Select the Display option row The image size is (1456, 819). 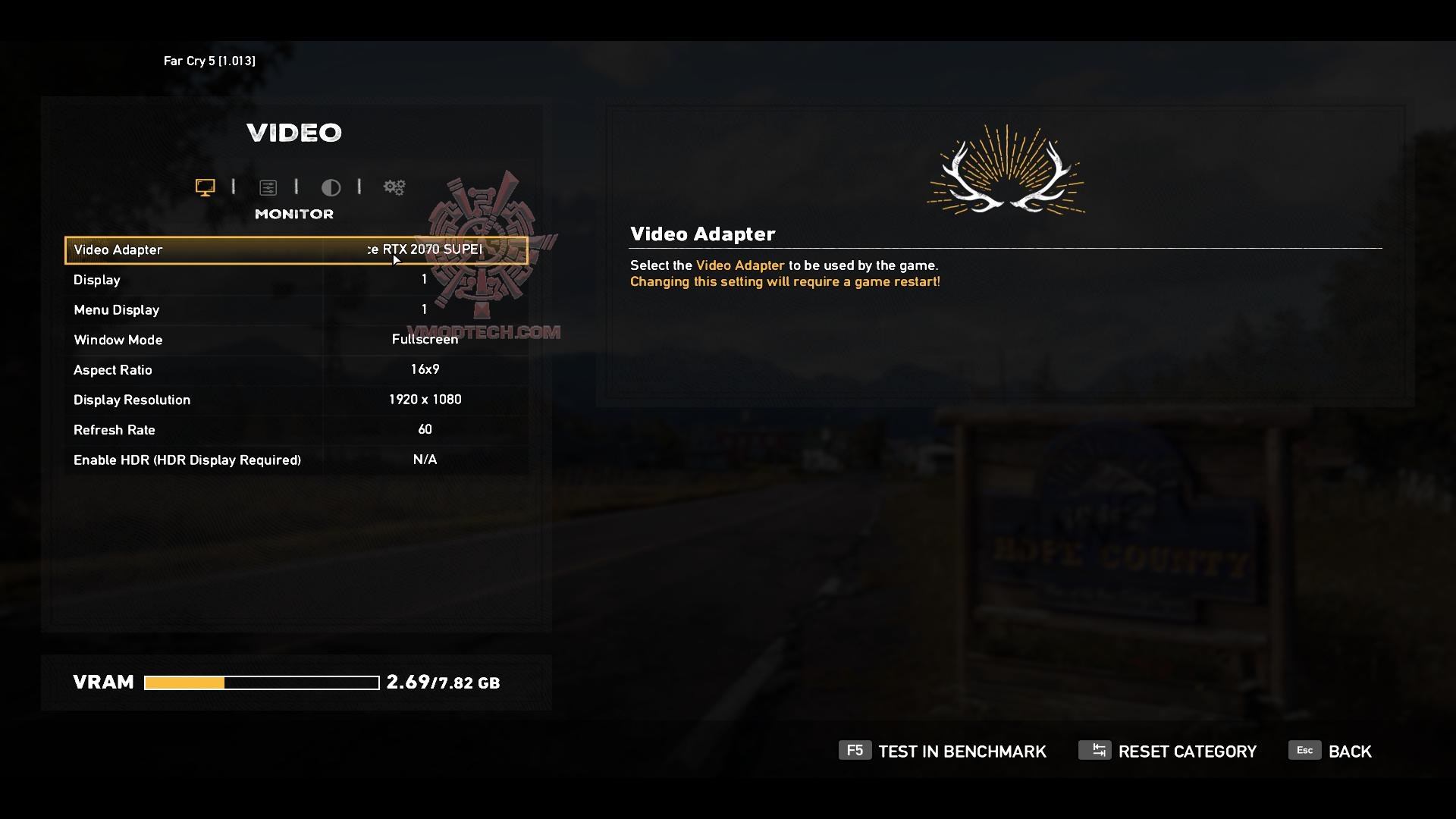pos(296,280)
